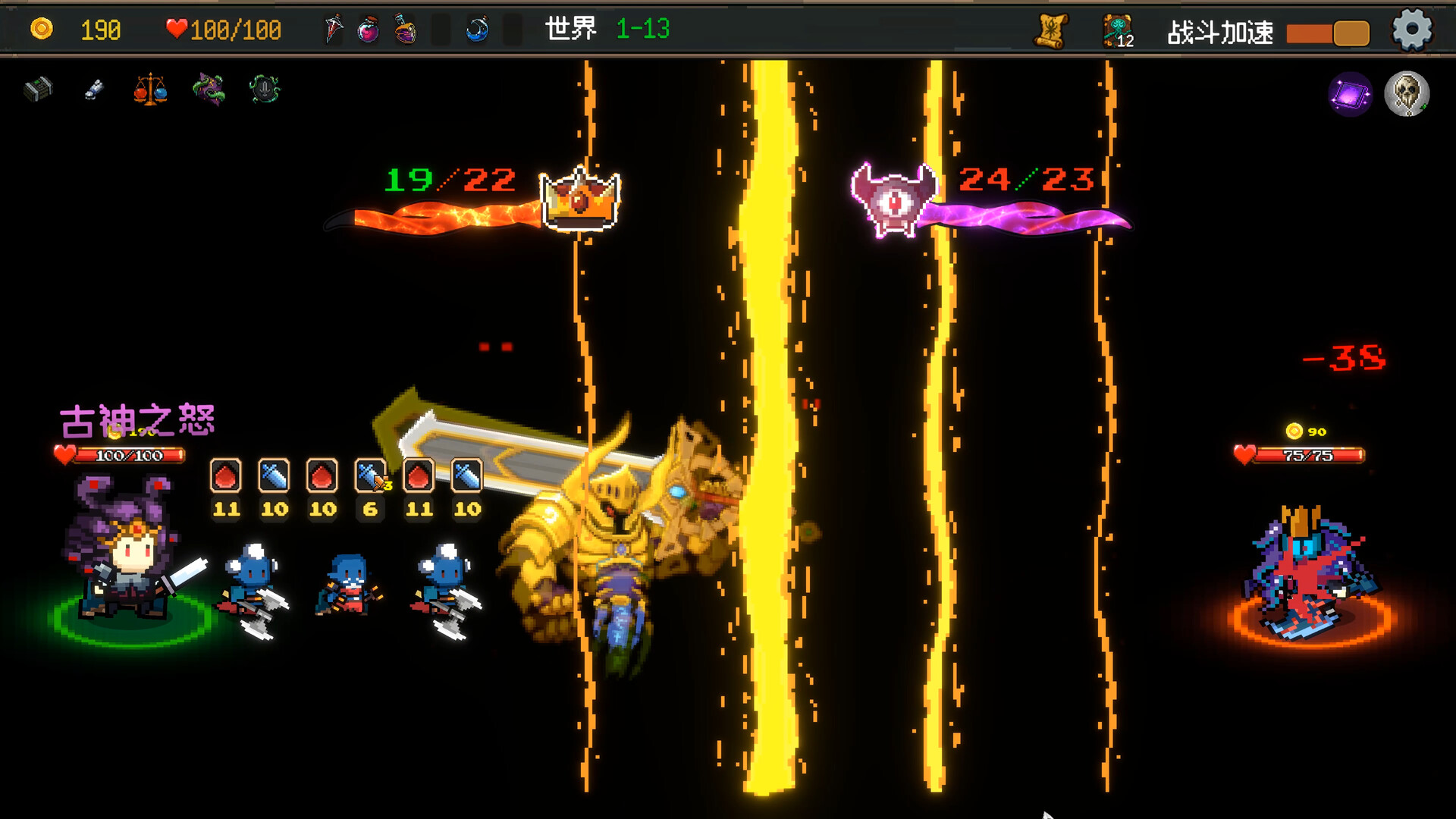Inspect the purple tentacle tome relic
The height and width of the screenshot is (819, 1456).
tap(209, 89)
